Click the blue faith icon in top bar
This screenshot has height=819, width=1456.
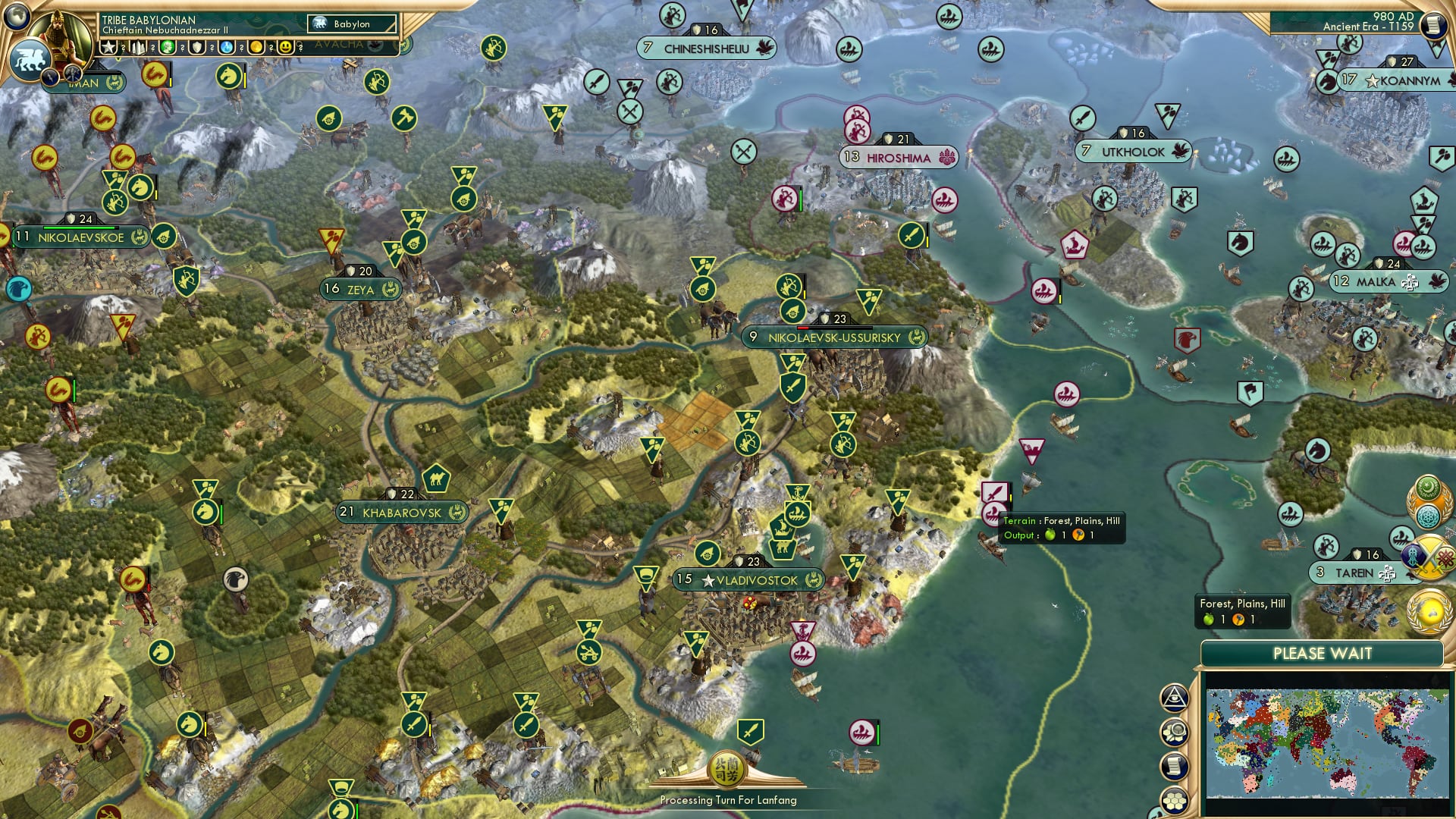pos(226,48)
